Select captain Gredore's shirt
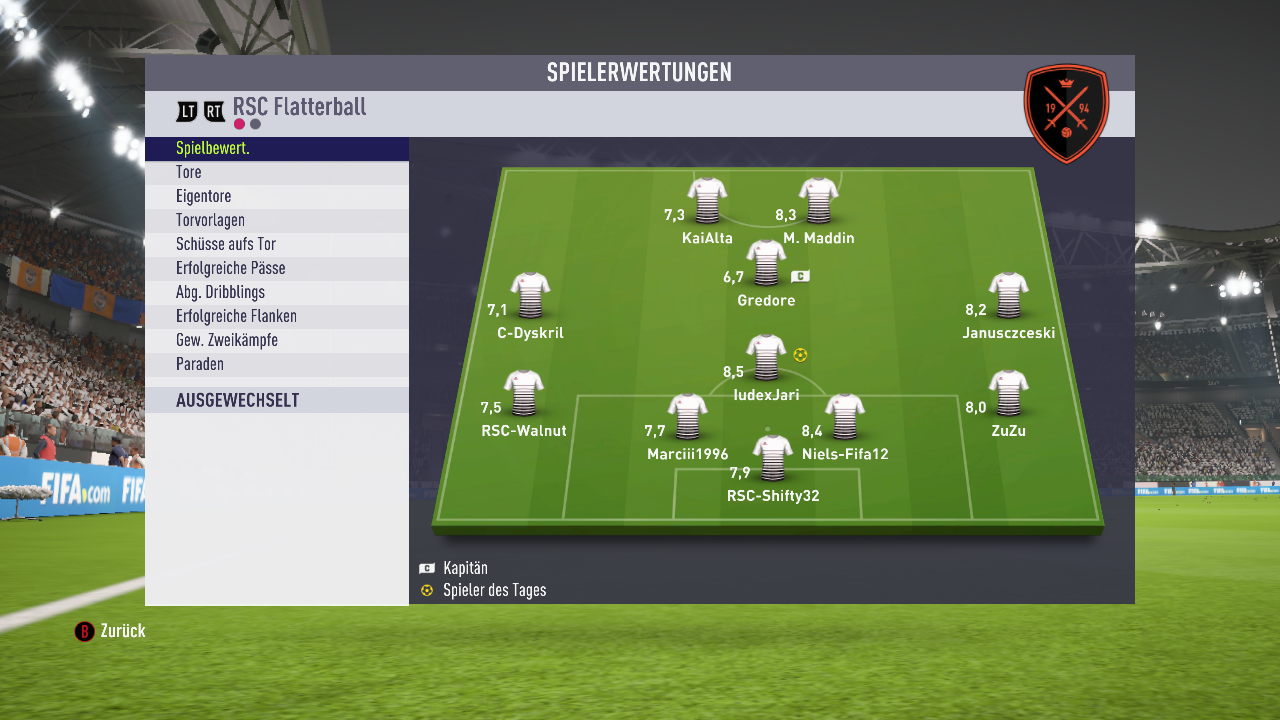 click(x=766, y=263)
